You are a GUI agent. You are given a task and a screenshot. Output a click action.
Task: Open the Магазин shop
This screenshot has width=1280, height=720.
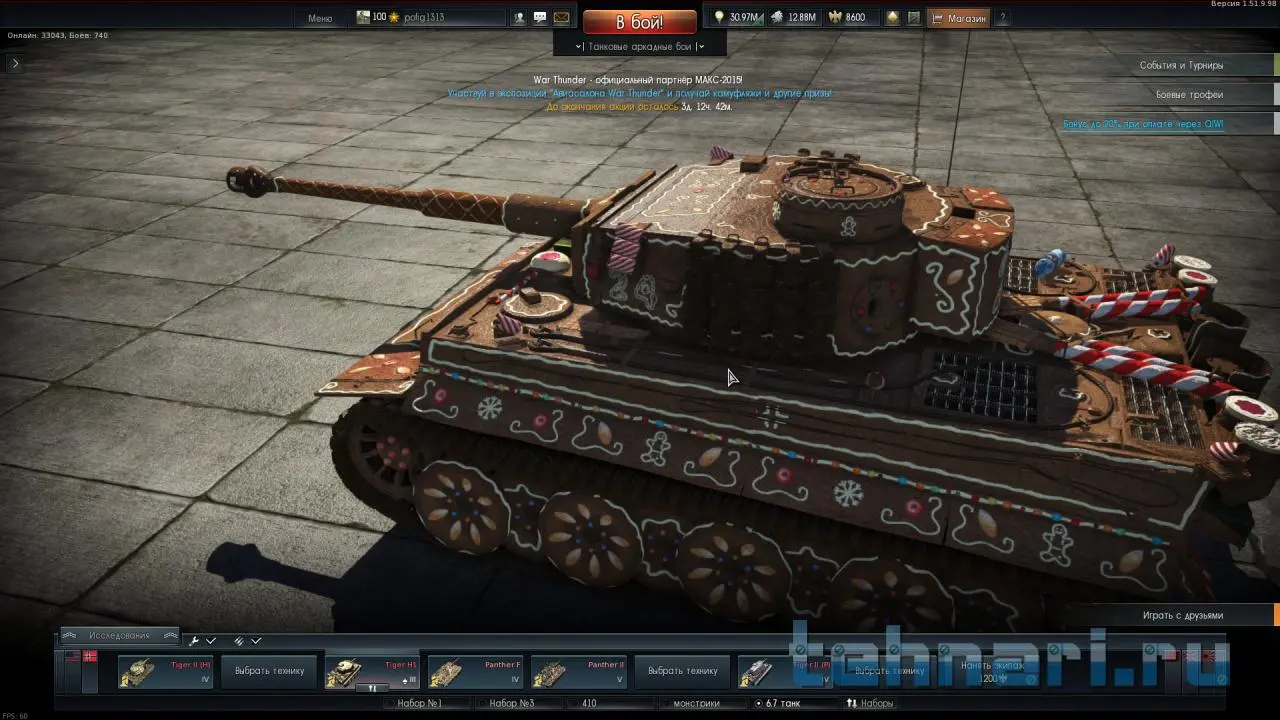point(959,18)
